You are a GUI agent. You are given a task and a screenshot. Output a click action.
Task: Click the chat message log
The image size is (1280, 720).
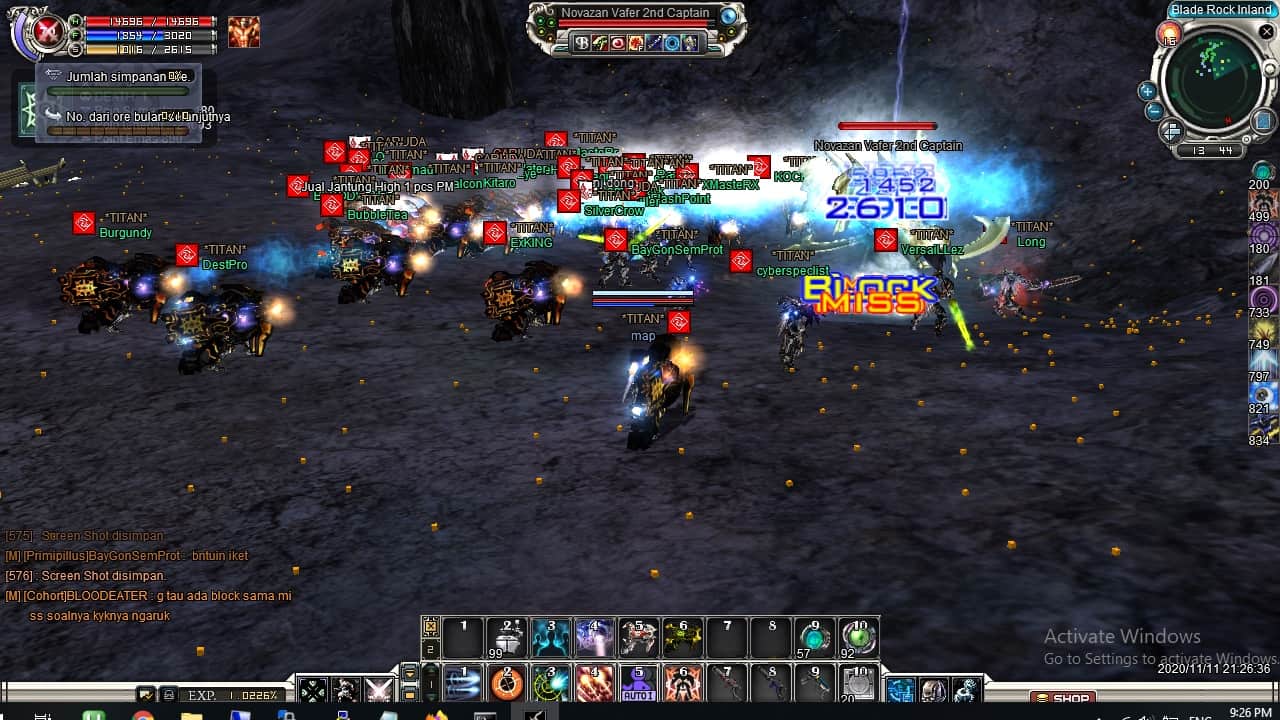[x=150, y=576]
